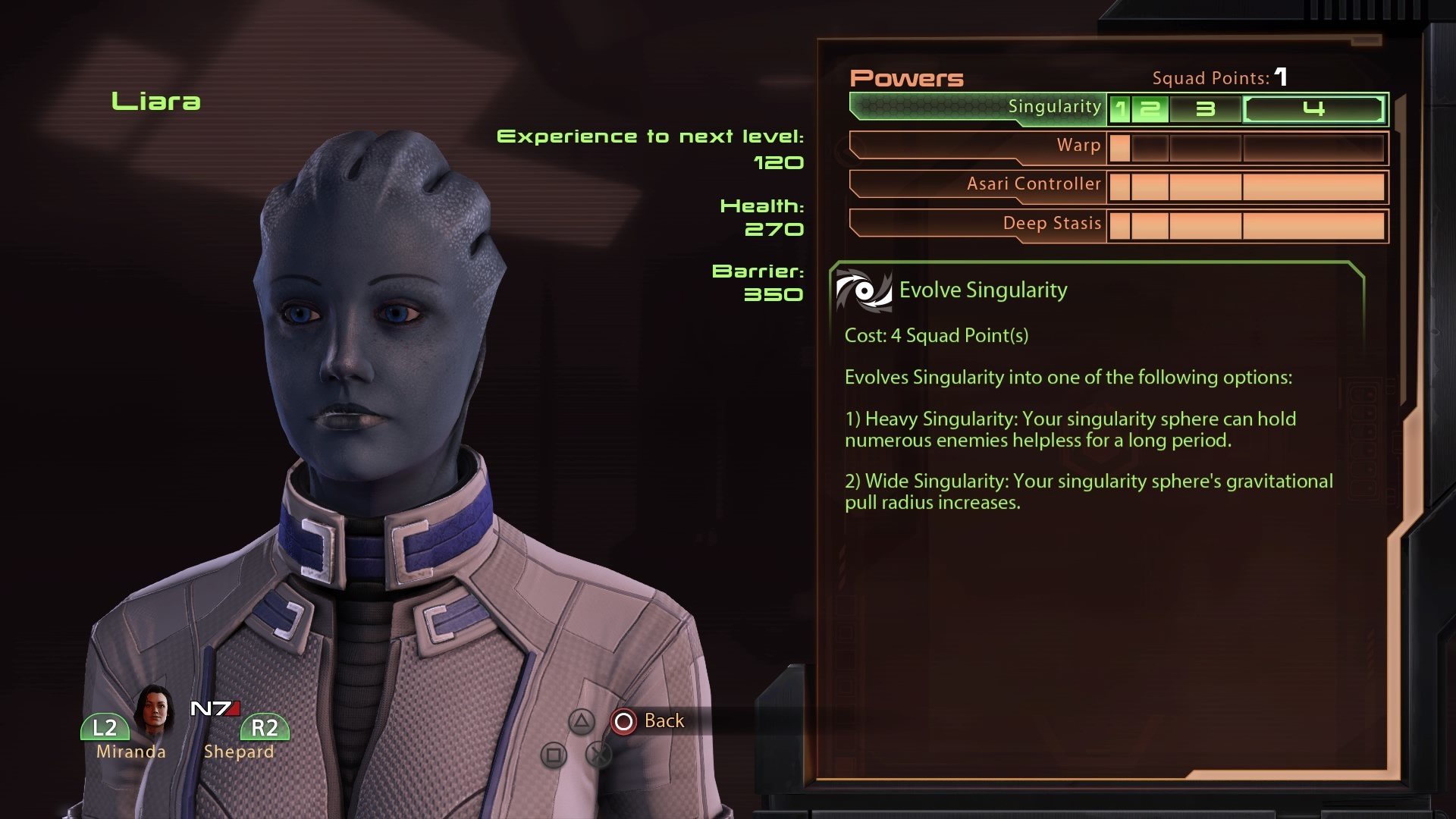The image size is (1456, 819).
Task: Choose the Wide Singularity evolution option
Action: [1088, 491]
